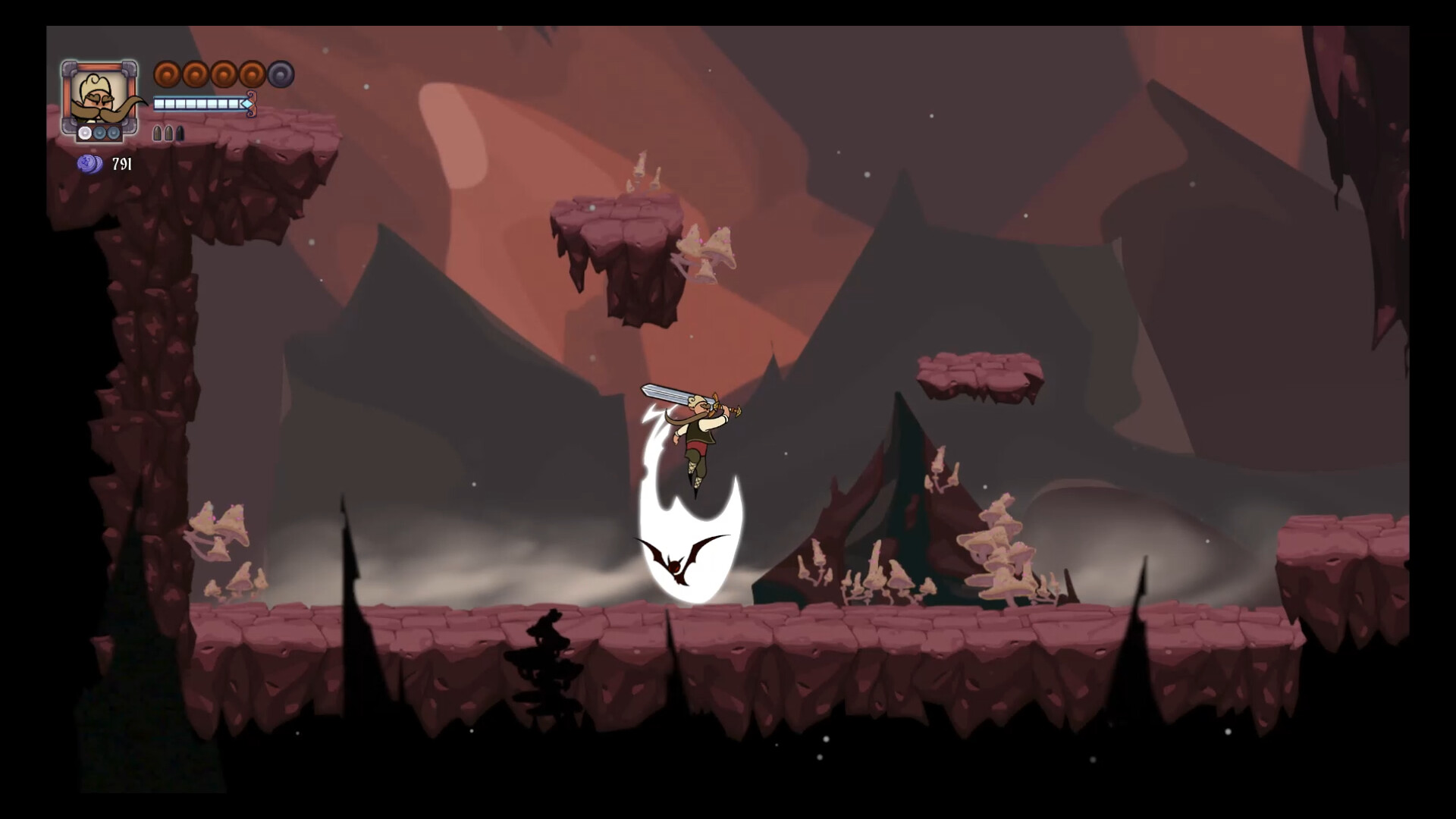The image size is (1456, 819).
Task: Toggle the middle bullet ammo indicator
Action: (x=168, y=134)
